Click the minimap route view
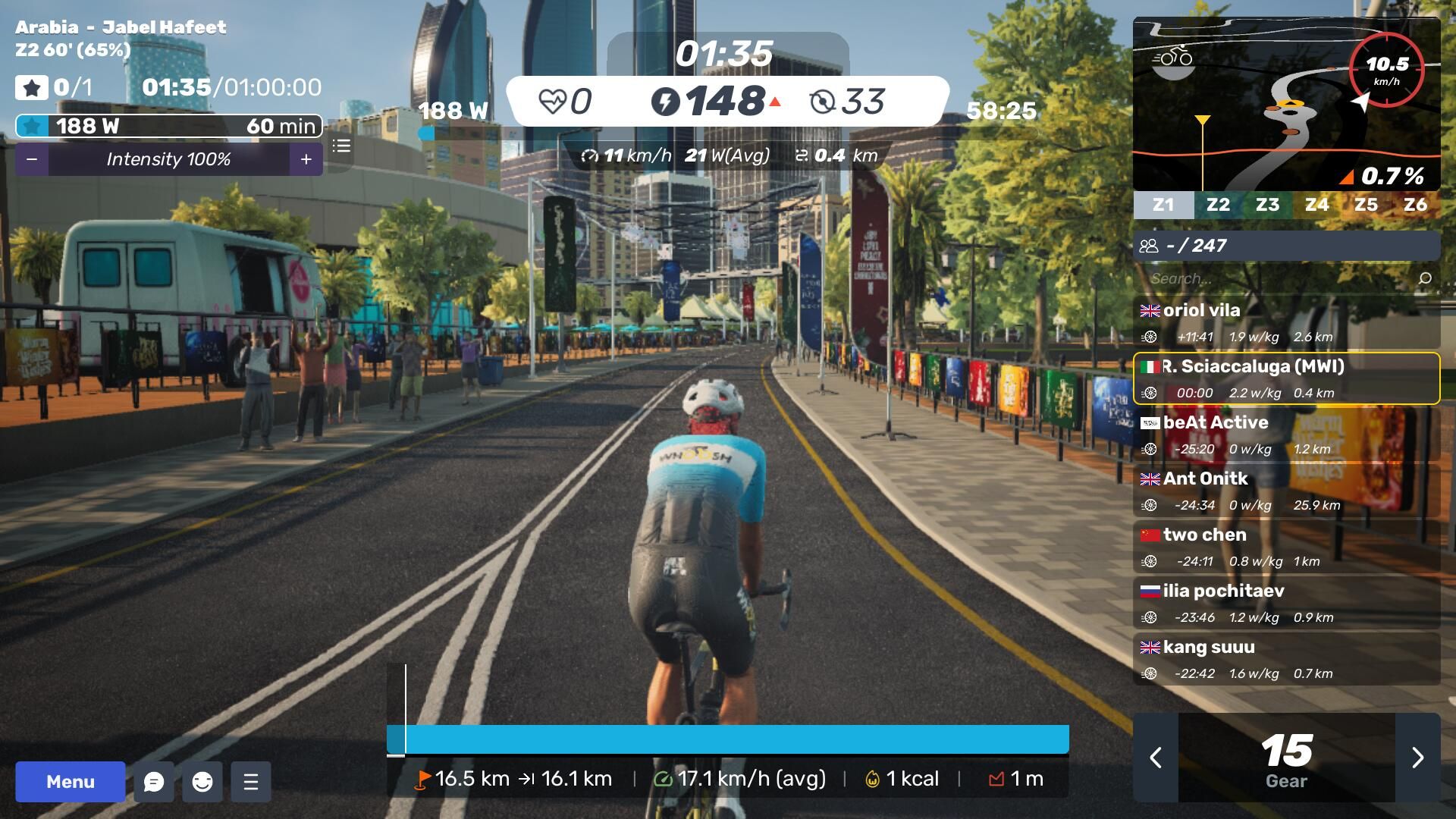The width and height of the screenshot is (1456, 819). pos(1286,105)
